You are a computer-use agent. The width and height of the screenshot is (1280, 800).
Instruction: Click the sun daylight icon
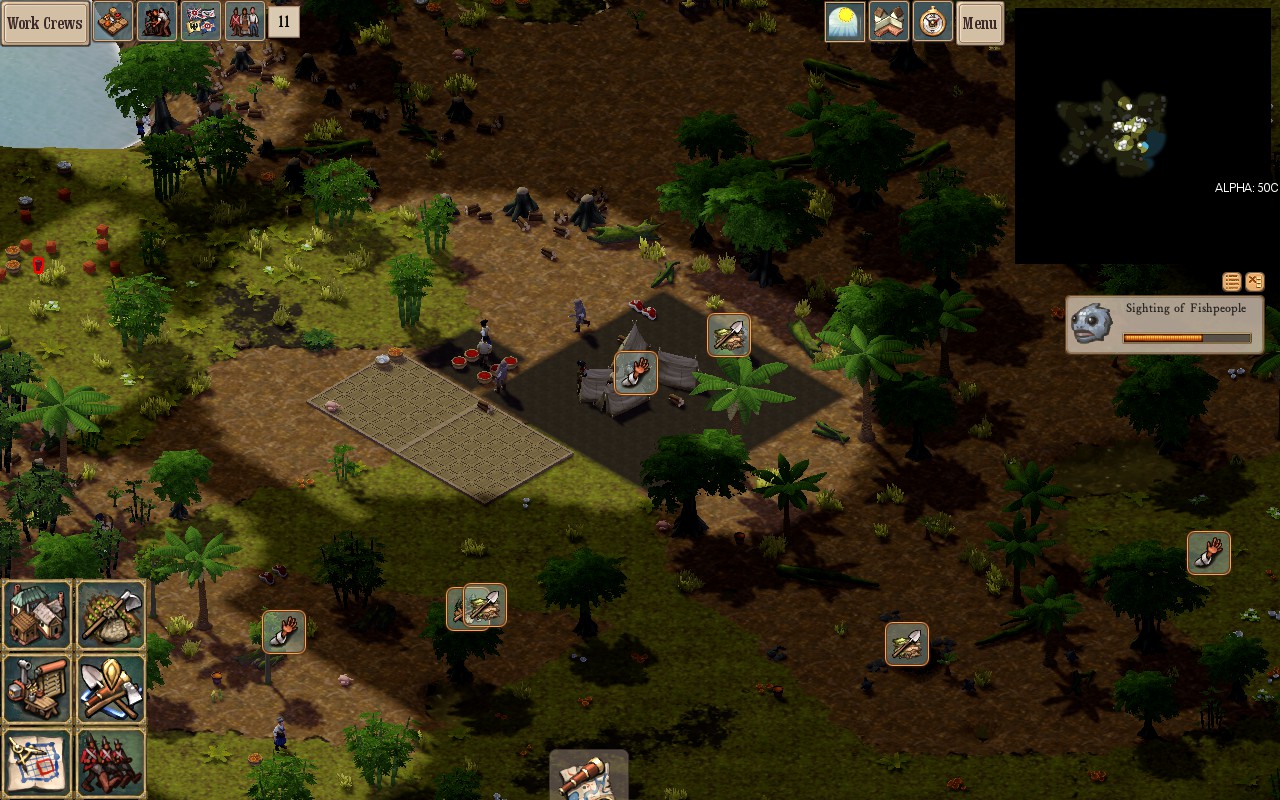(x=845, y=22)
